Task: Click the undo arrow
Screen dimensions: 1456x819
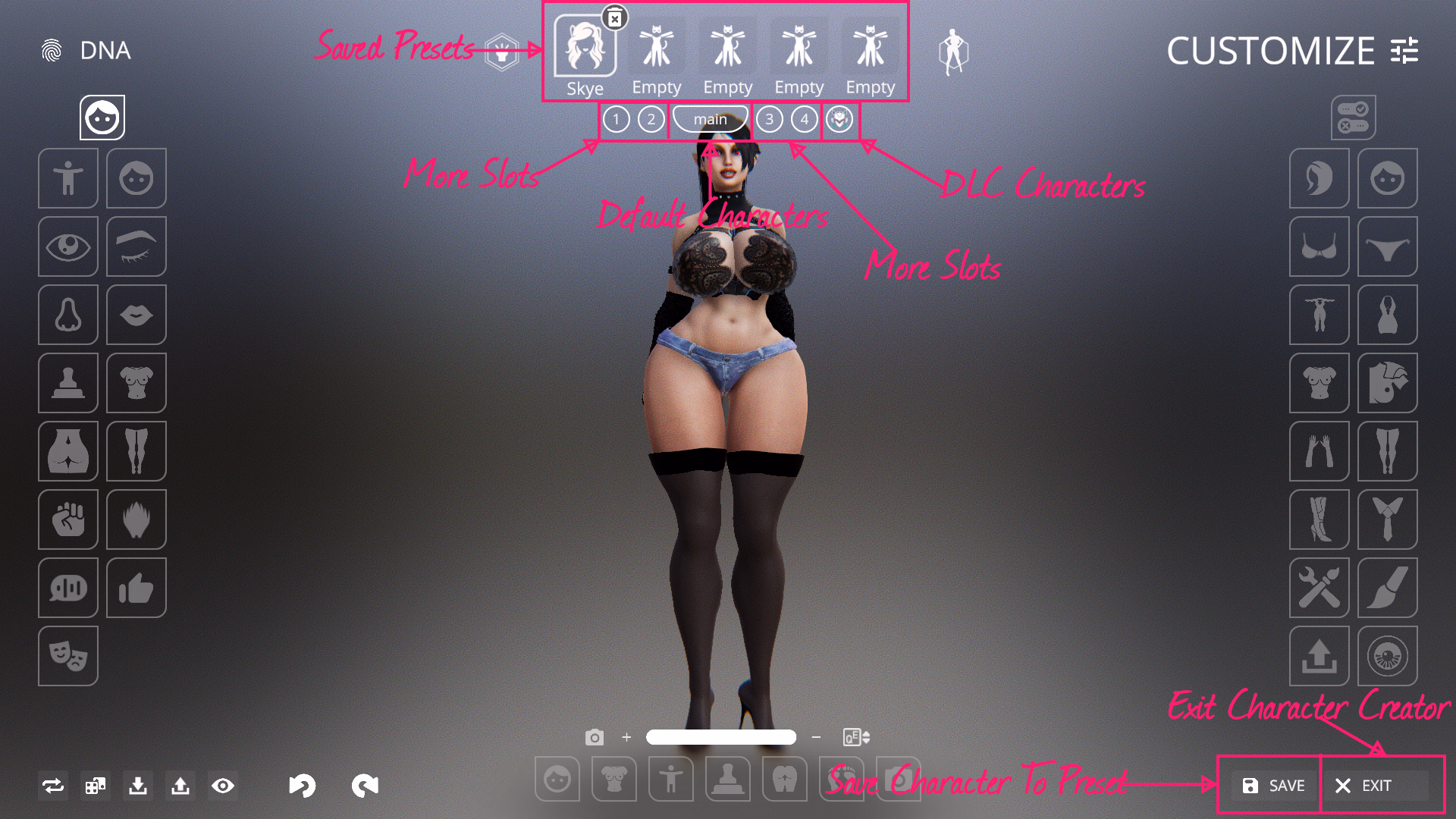Action: (301, 786)
